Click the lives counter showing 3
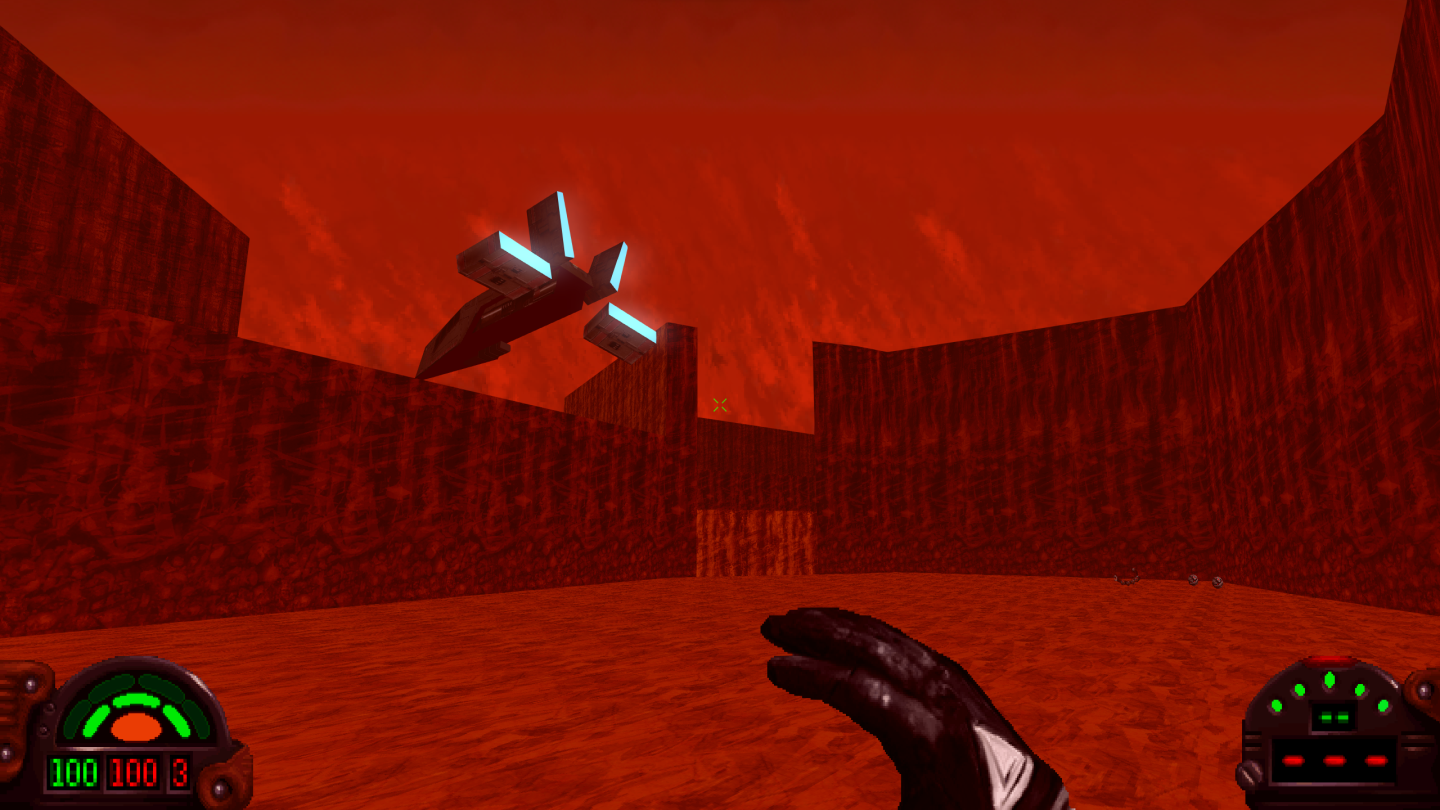 [179, 772]
